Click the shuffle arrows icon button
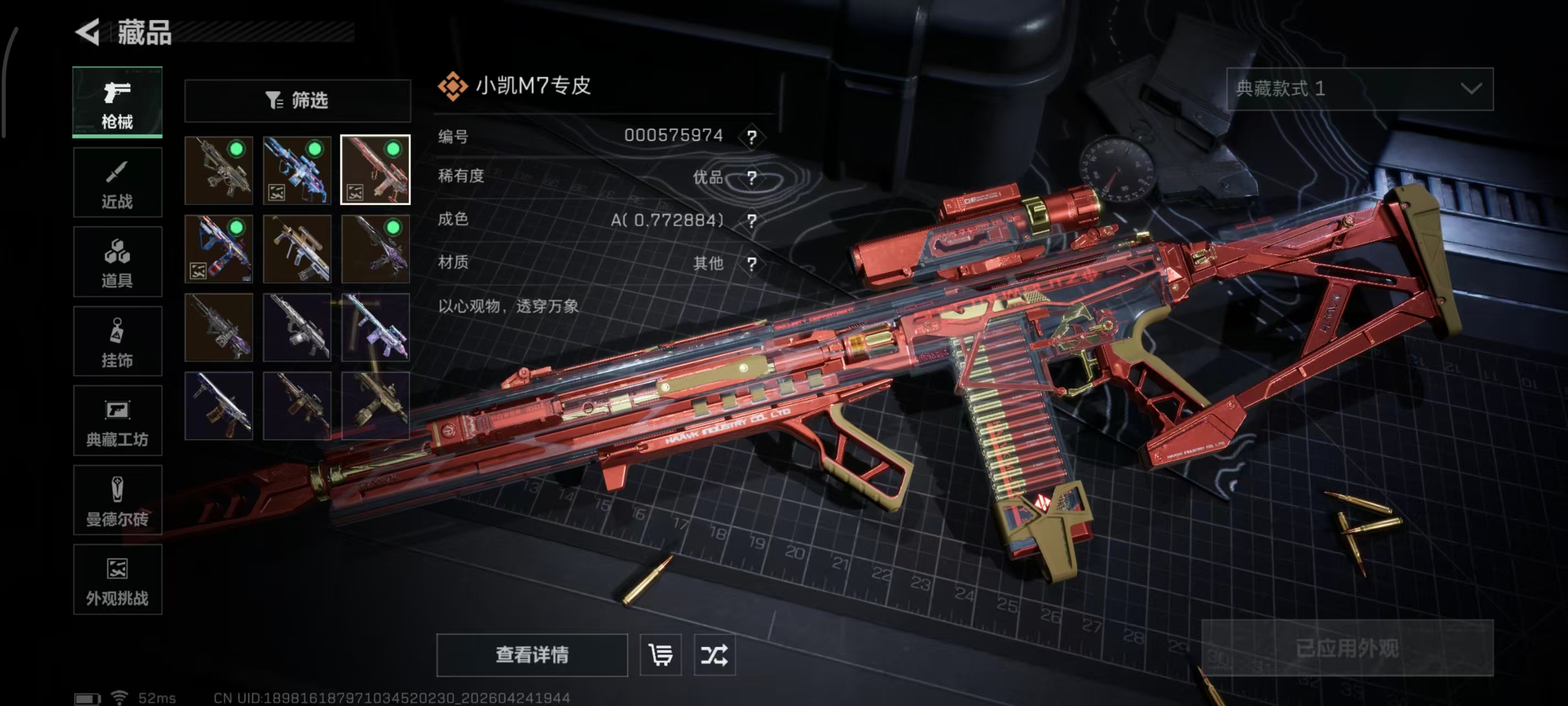Image resolution: width=1568 pixels, height=706 pixels. (714, 655)
